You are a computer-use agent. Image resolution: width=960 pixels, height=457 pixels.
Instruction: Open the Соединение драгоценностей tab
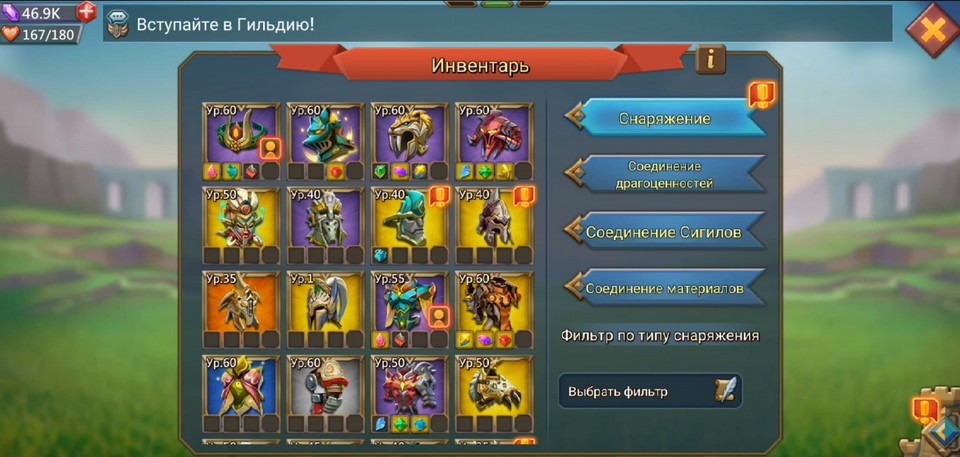665,175
